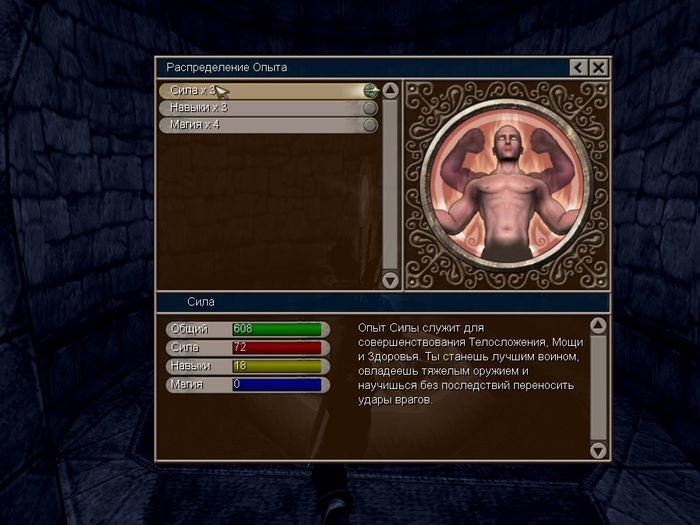Go back using the left-arrow title button
The width and height of the screenshot is (700, 525).
[x=578, y=67]
